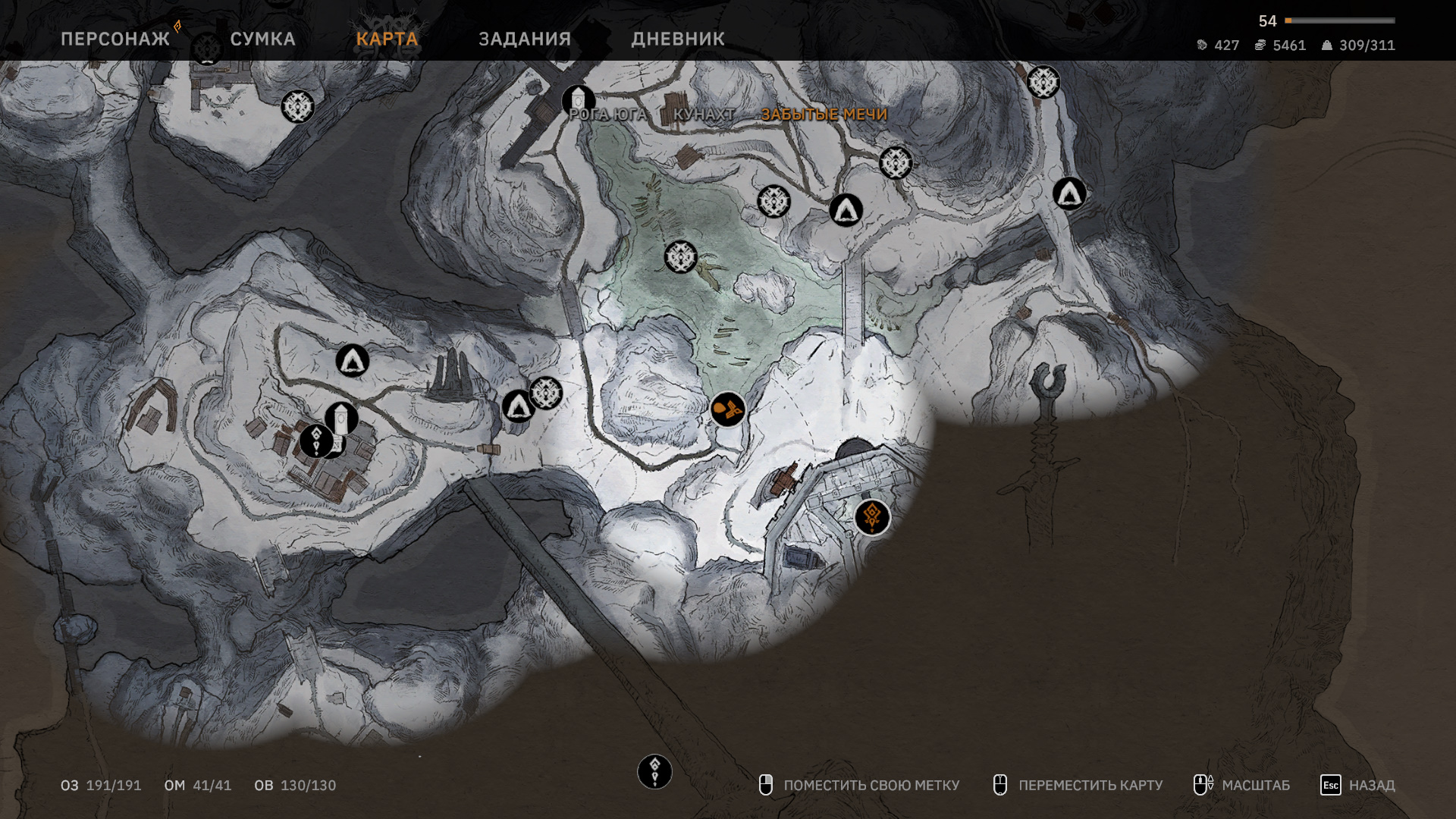Go to the Дневник tab

coord(678,39)
